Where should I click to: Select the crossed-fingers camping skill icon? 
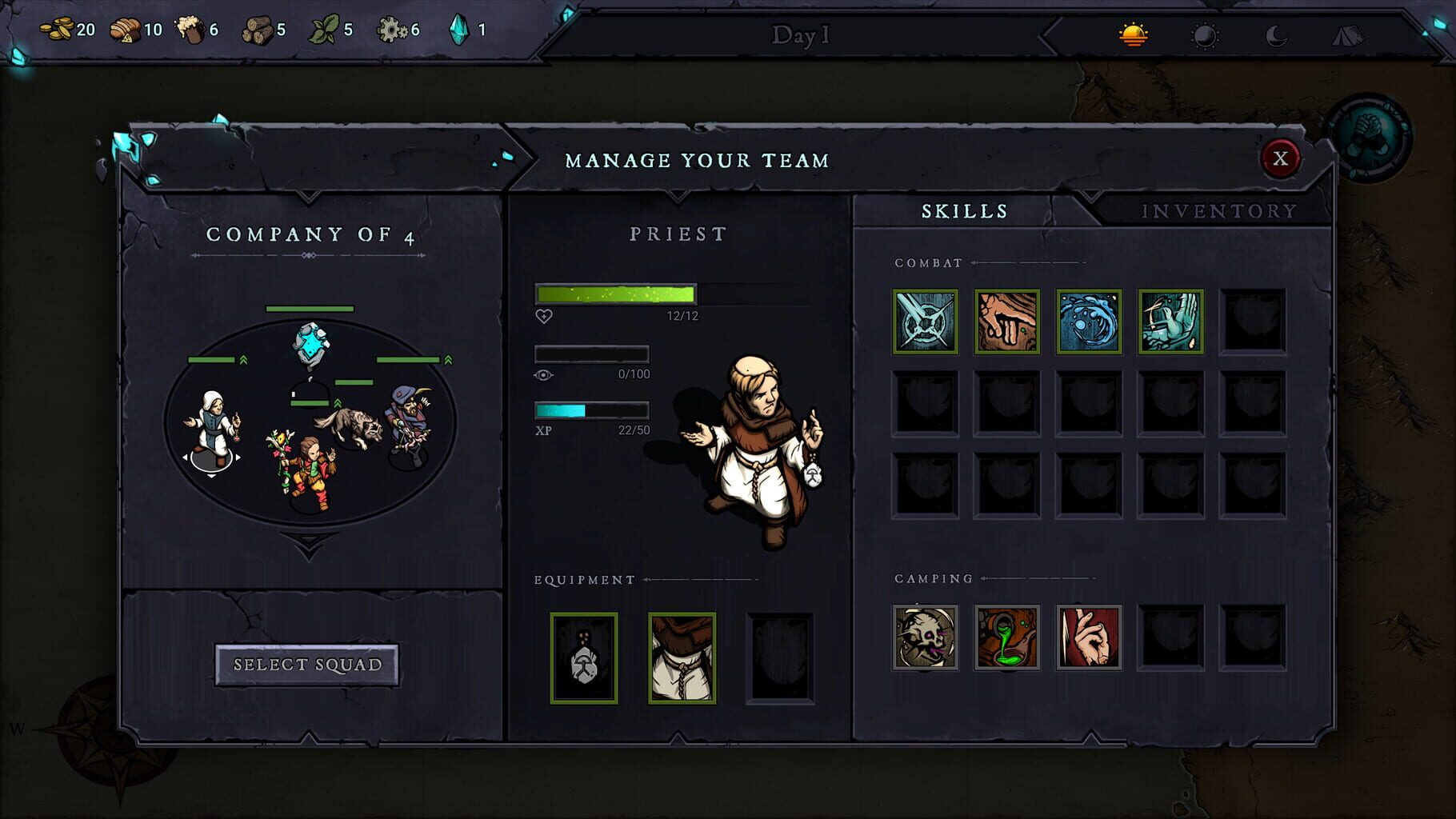pos(1088,637)
